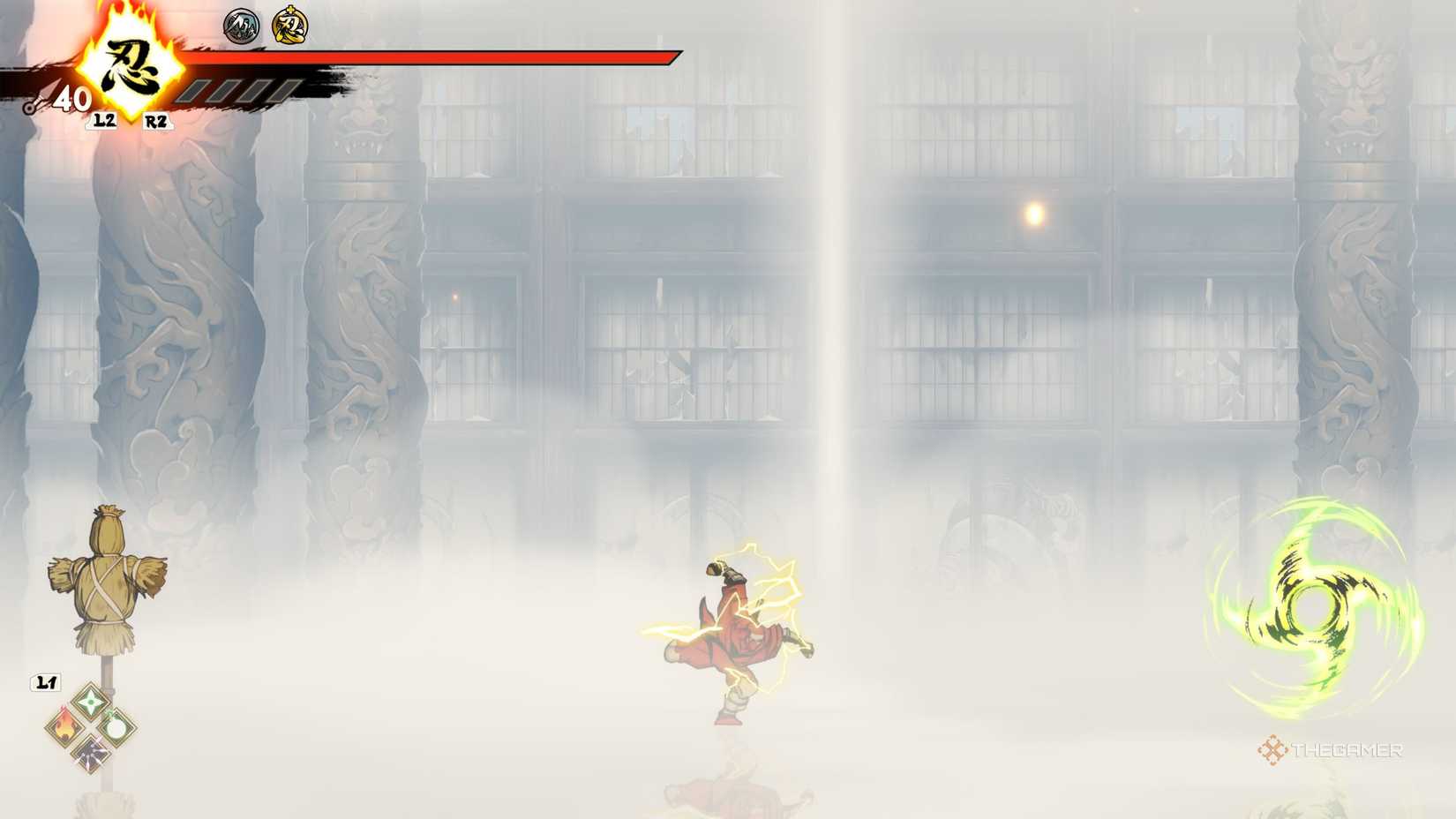1456x819 pixels.
Task: Click the silver coin icon at the top
Action: 240,25
